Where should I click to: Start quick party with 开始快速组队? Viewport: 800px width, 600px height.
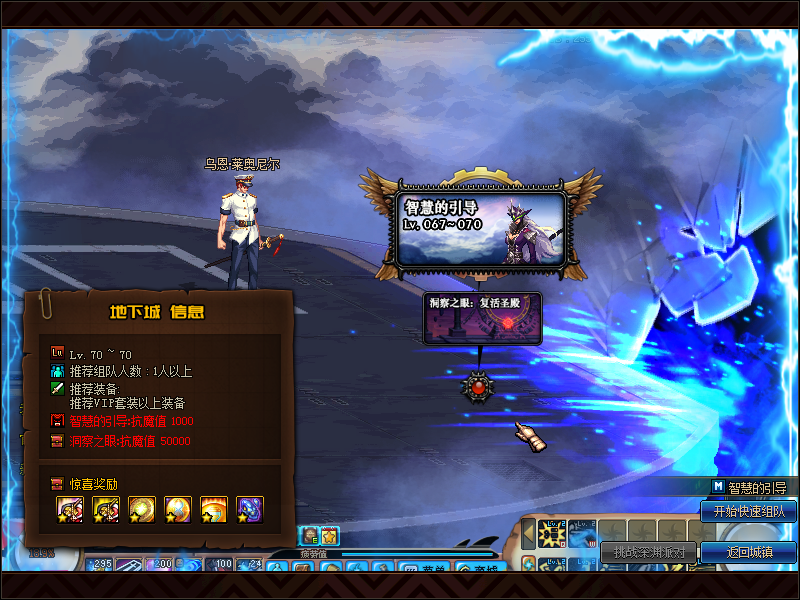pyautogui.click(x=748, y=511)
